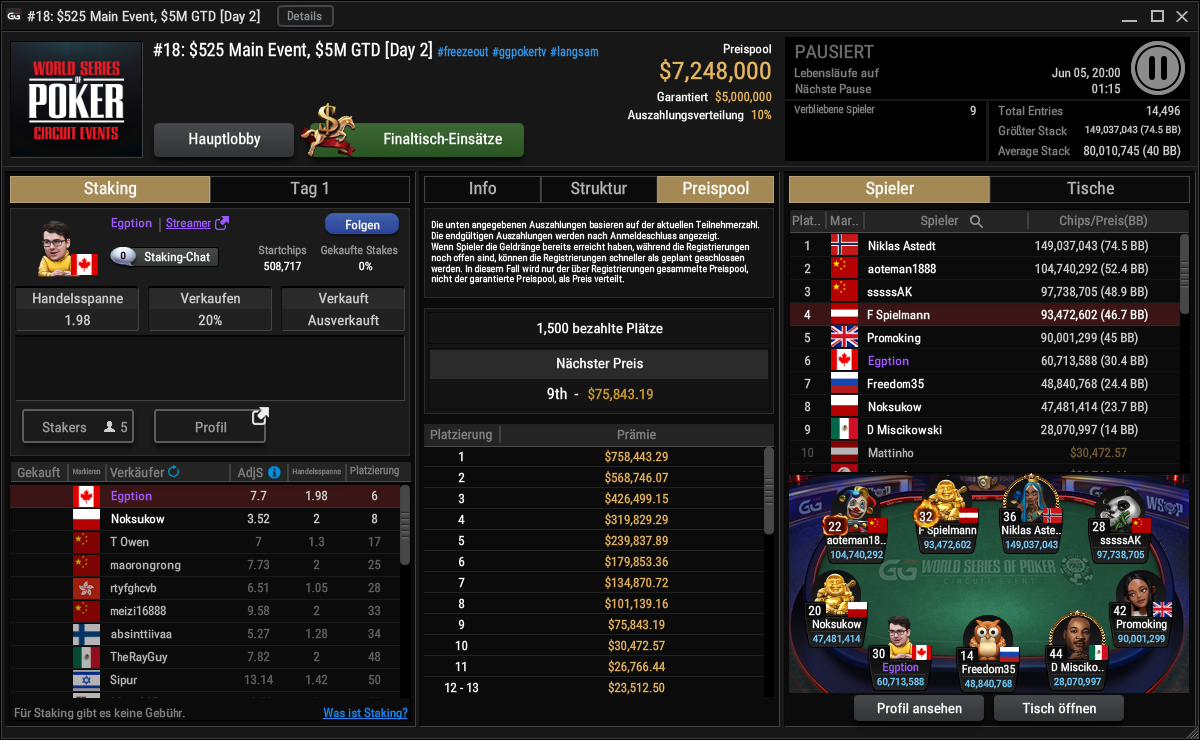Screen dimensions: 1200x740
Task: Switch to the Tische tab
Action: point(1090,189)
